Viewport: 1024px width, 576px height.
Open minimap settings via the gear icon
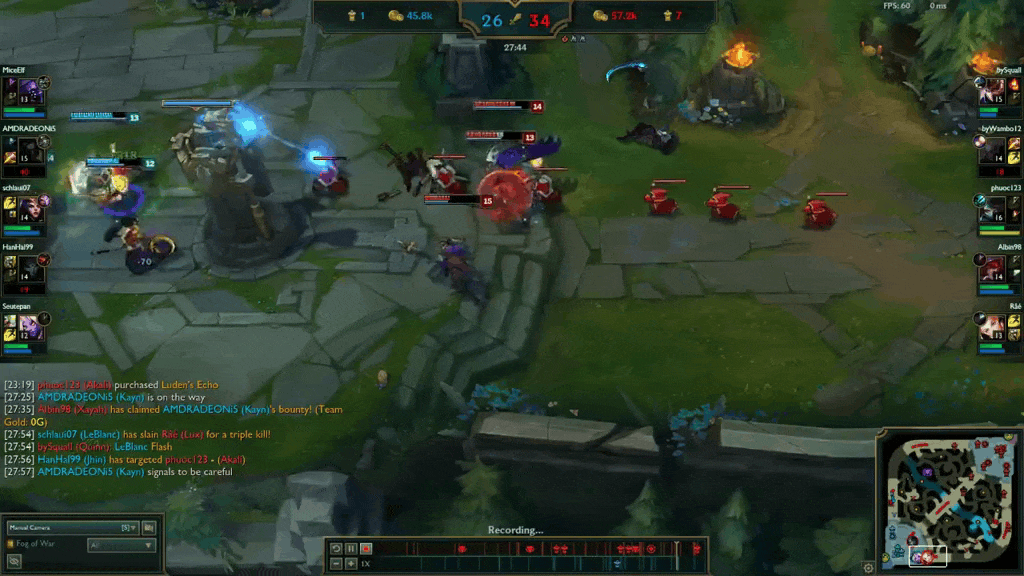point(869,567)
